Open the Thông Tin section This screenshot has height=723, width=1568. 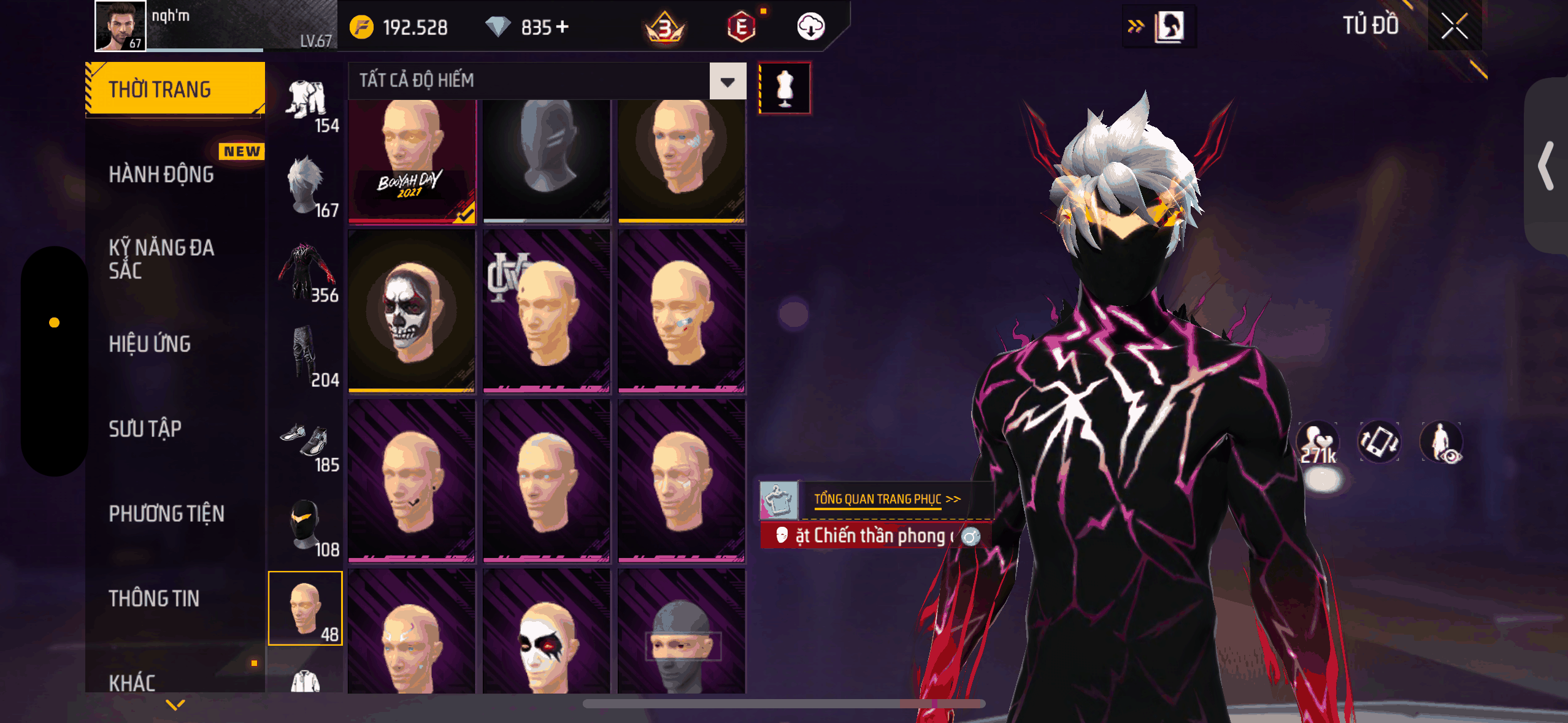[154, 598]
